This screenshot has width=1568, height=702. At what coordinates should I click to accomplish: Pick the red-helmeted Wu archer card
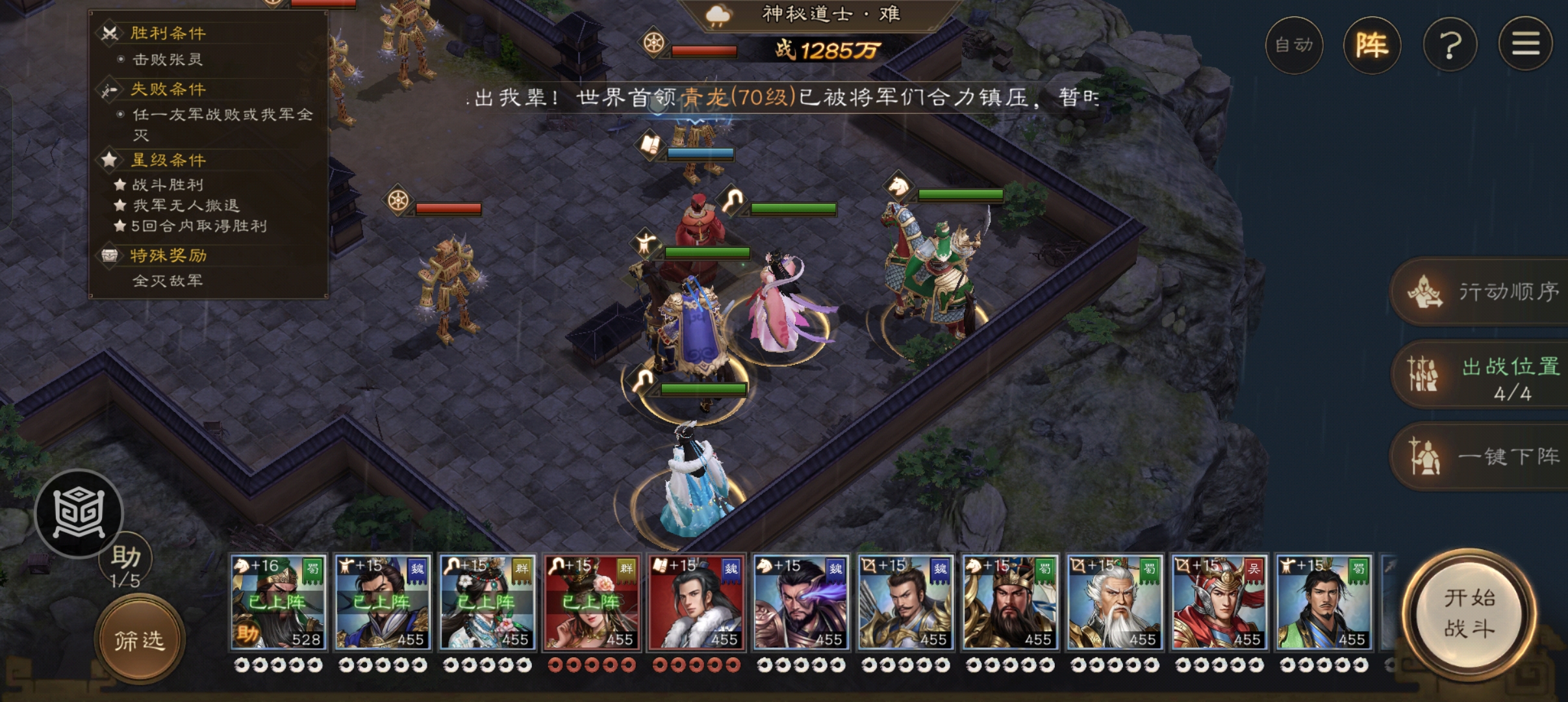click(x=1219, y=602)
